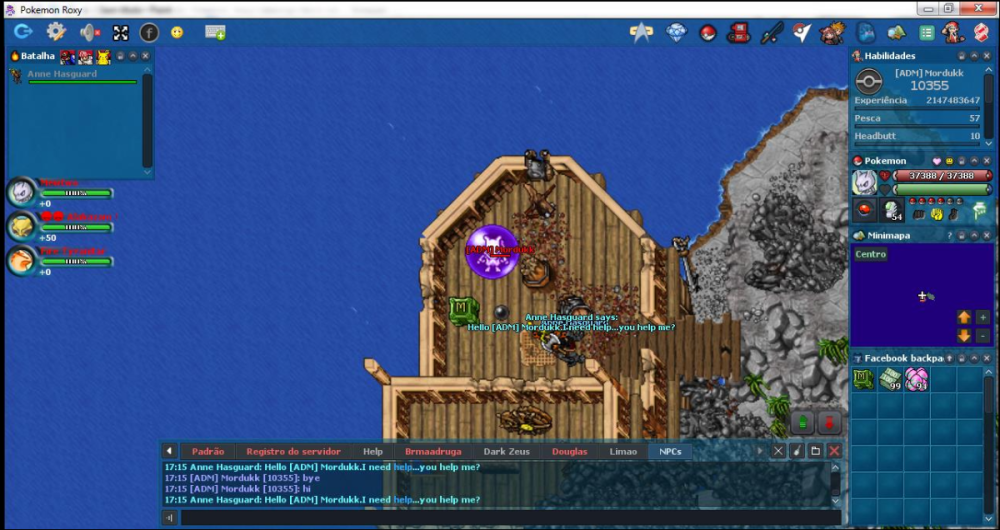Click the logout arrow icon
This screenshot has height=530, width=1000.
(22, 32)
